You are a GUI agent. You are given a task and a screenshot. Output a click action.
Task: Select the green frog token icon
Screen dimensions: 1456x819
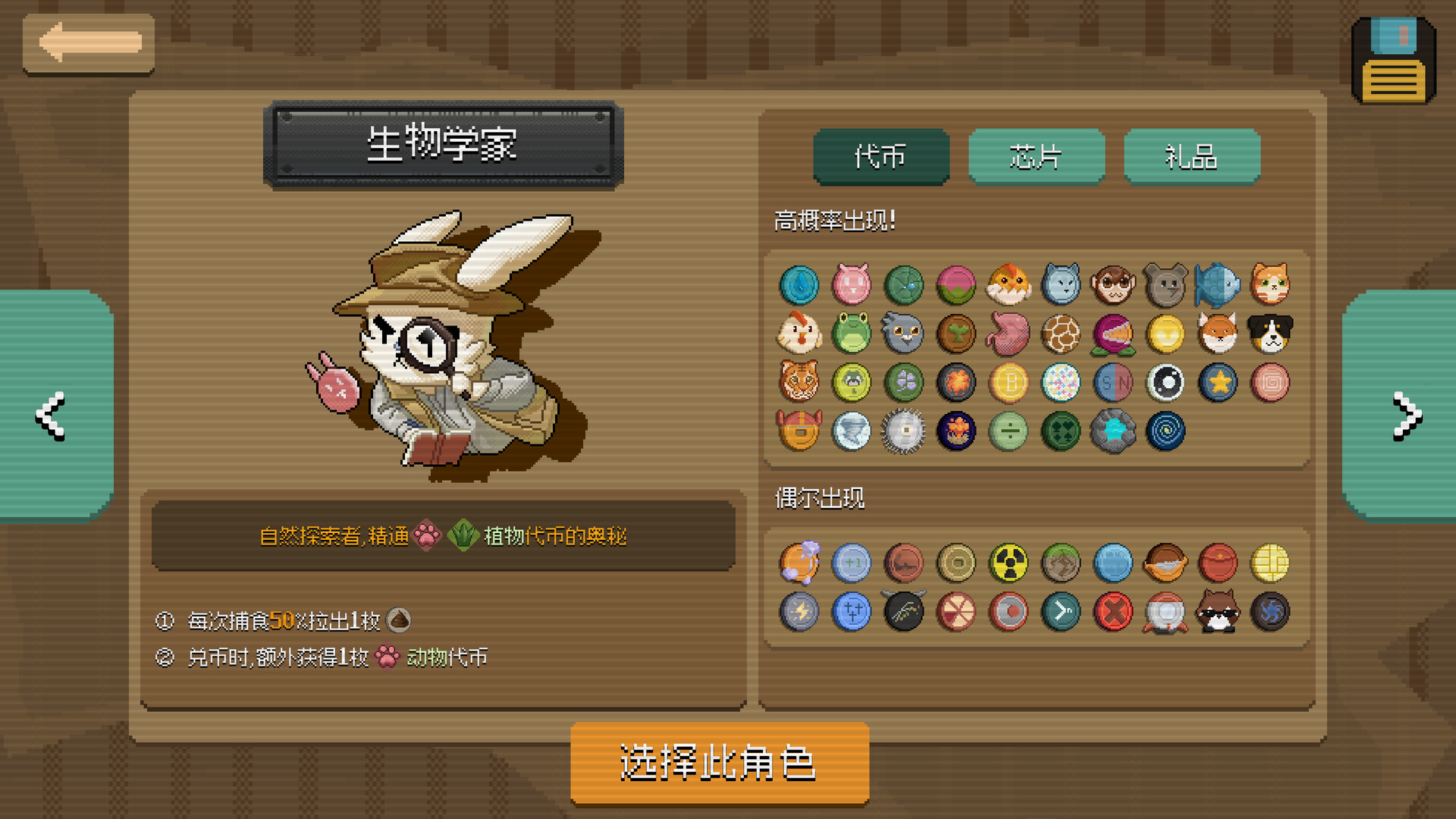click(x=852, y=334)
